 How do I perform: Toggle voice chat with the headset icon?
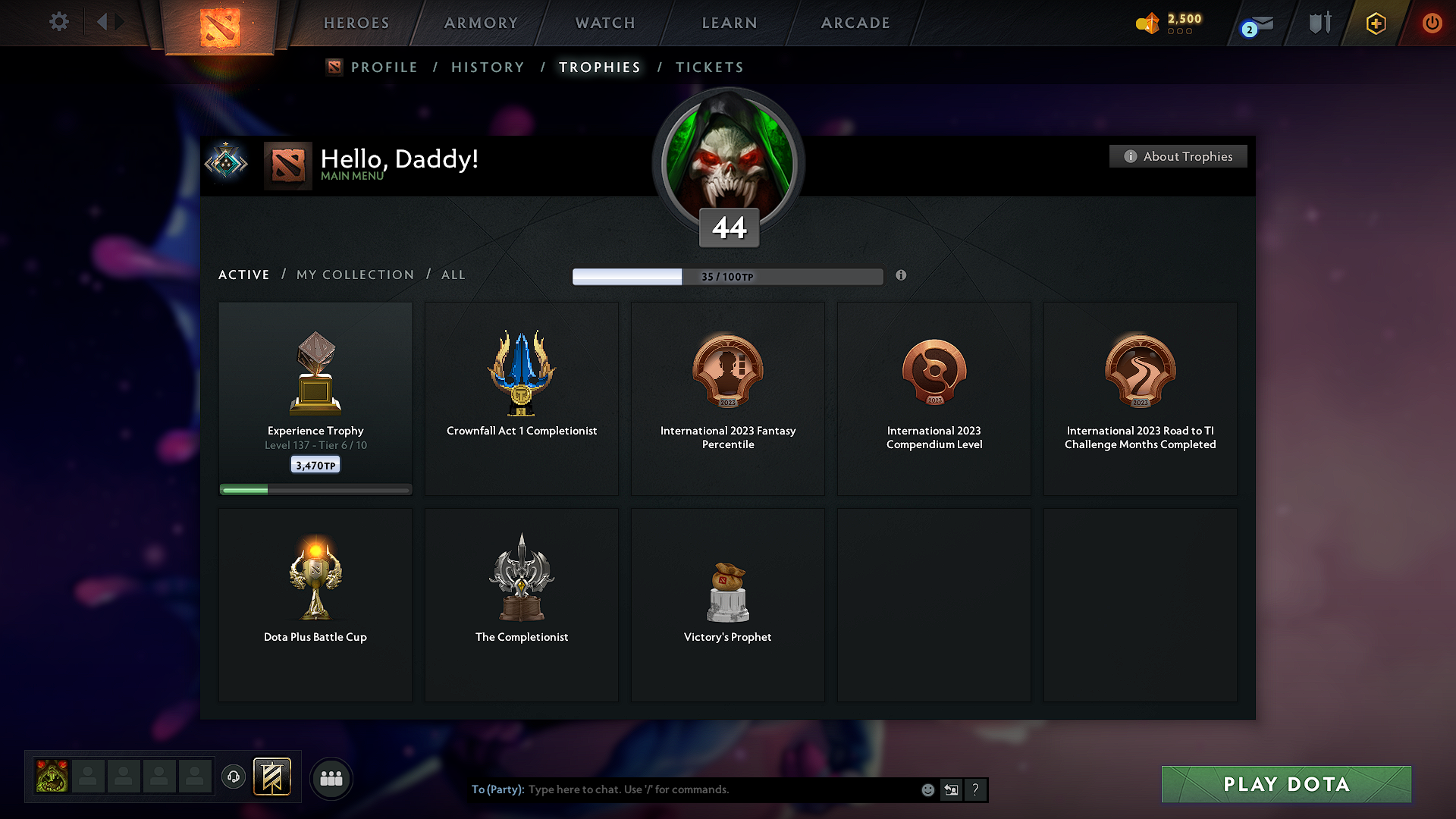233,777
